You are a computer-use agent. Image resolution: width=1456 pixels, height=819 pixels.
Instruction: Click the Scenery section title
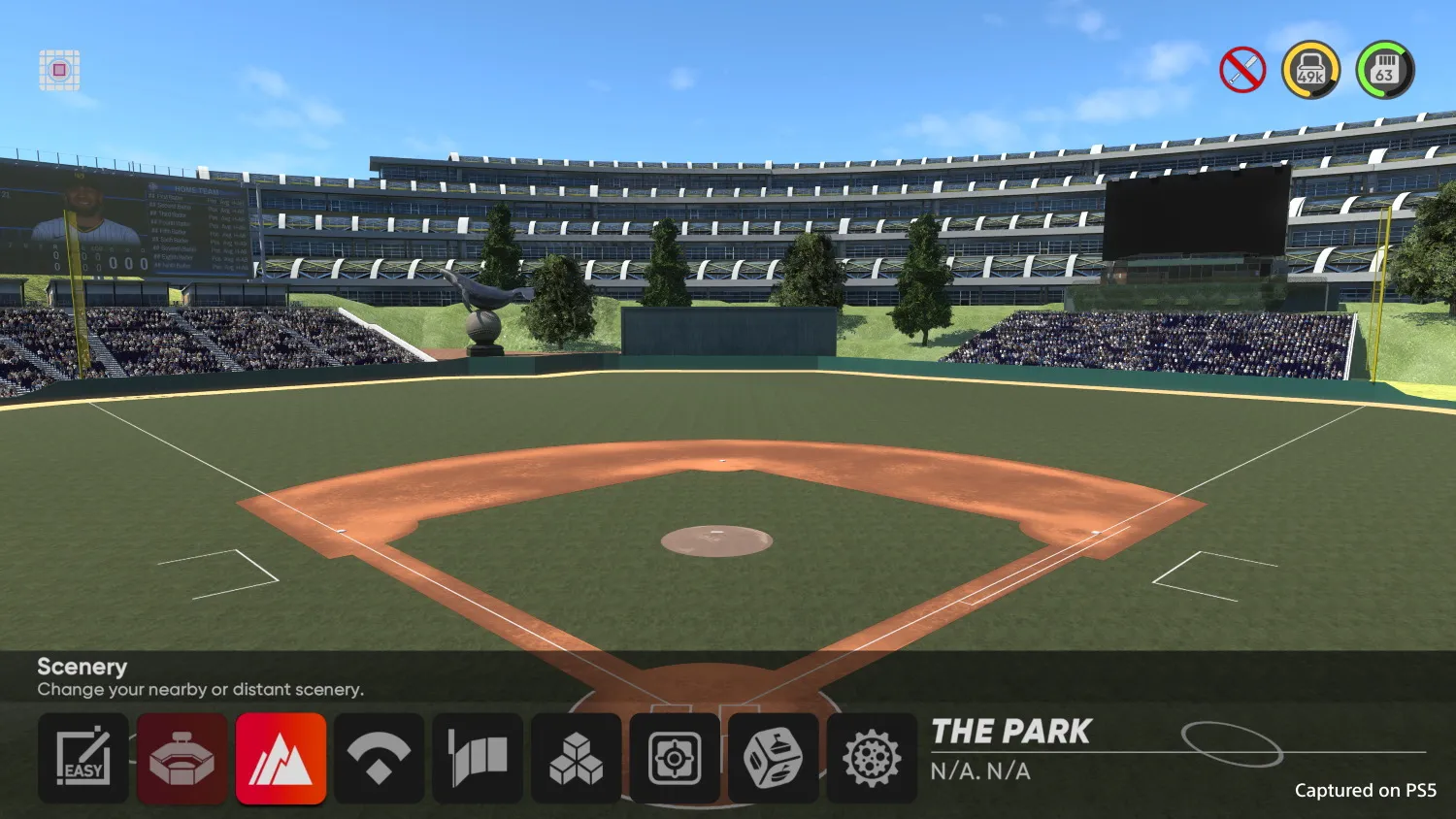tap(82, 667)
